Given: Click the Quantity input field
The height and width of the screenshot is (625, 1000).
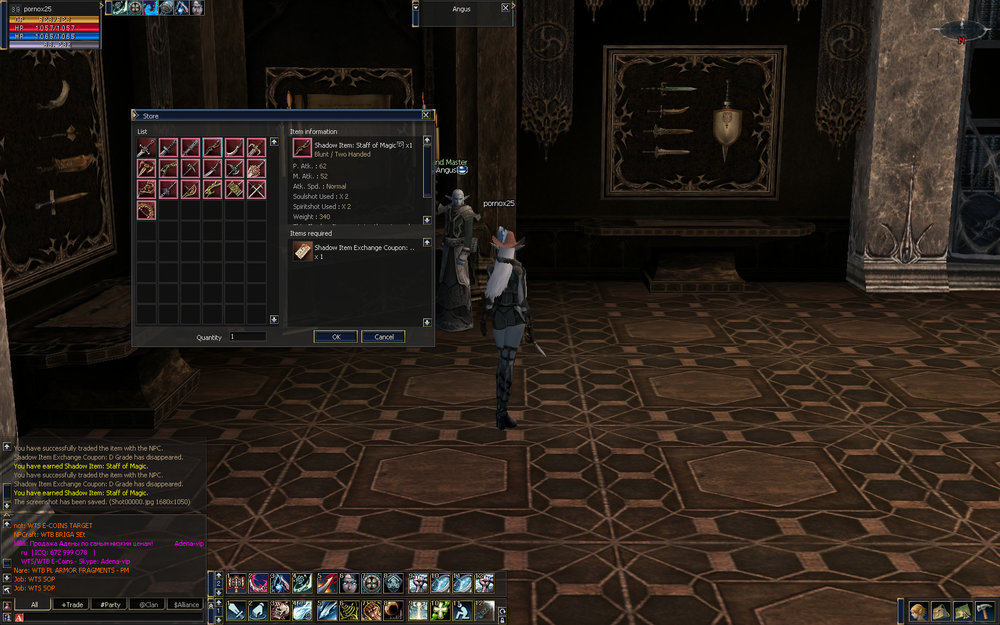Looking at the screenshot, I should [x=247, y=337].
